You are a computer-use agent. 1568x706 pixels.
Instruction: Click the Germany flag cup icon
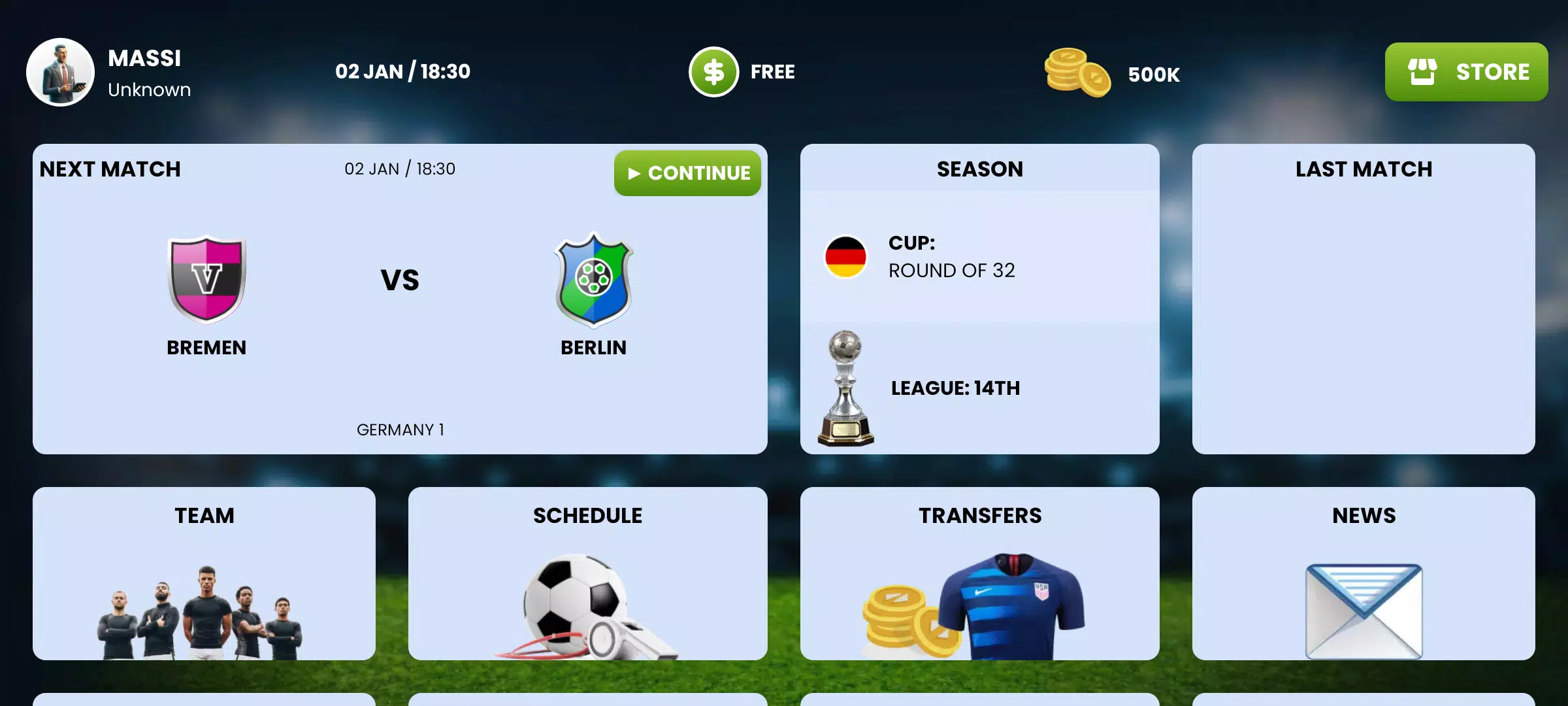coord(847,257)
